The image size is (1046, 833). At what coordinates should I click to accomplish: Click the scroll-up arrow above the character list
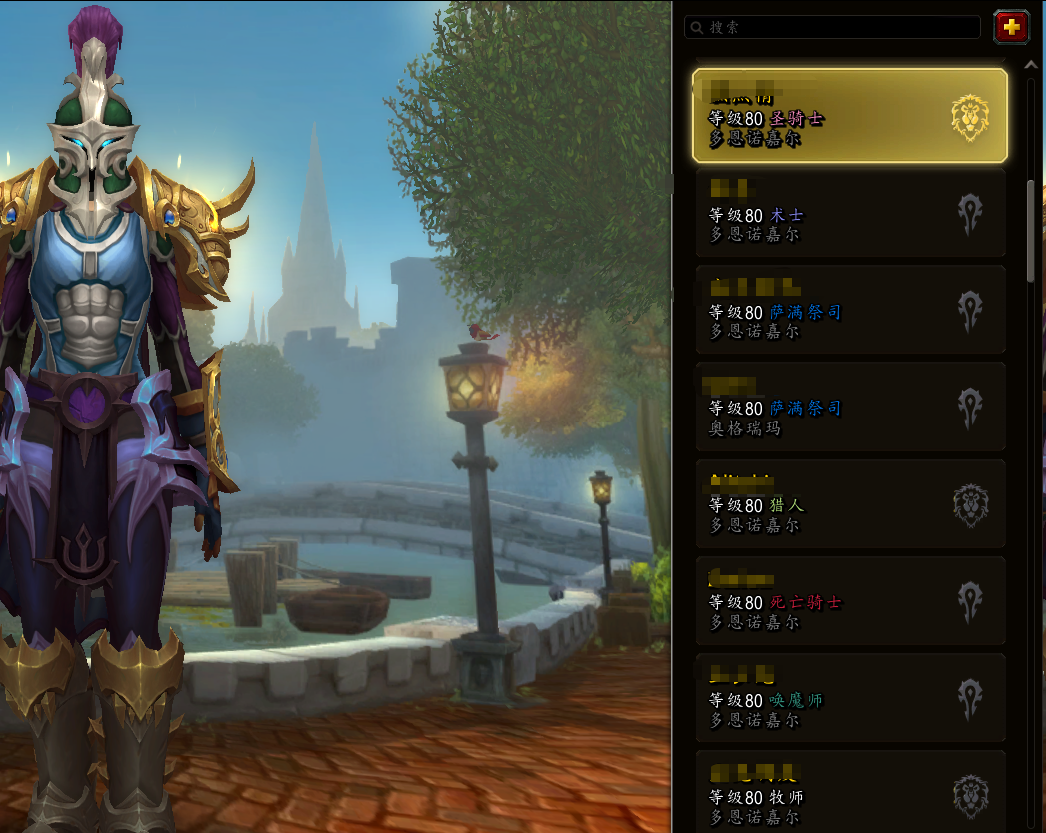pos(1031,65)
